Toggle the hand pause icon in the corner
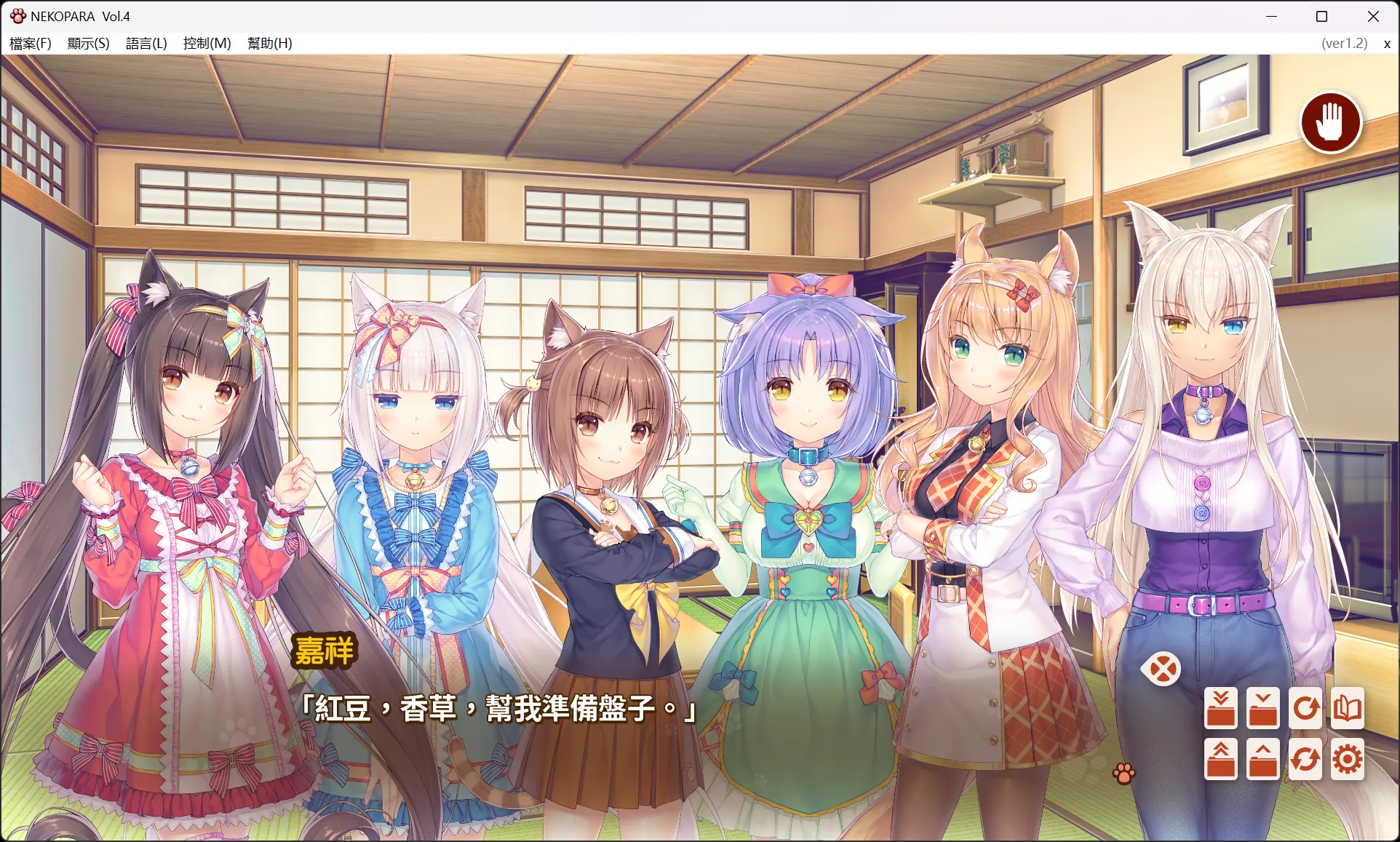Screen dimensions: 1400x842 [x=1332, y=123]
